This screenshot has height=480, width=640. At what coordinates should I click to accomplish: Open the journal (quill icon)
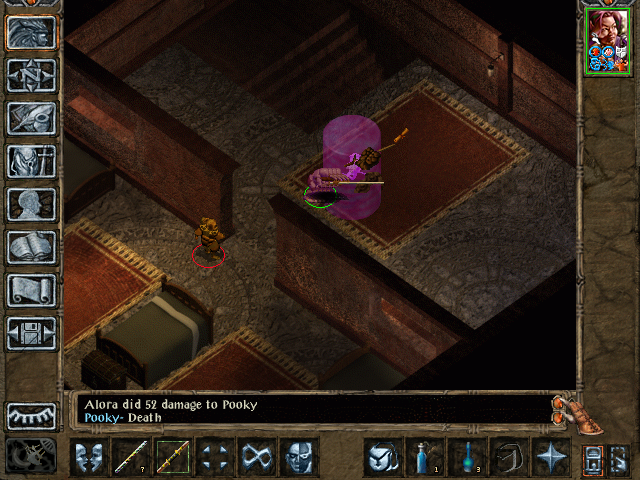tap(32, 118)
